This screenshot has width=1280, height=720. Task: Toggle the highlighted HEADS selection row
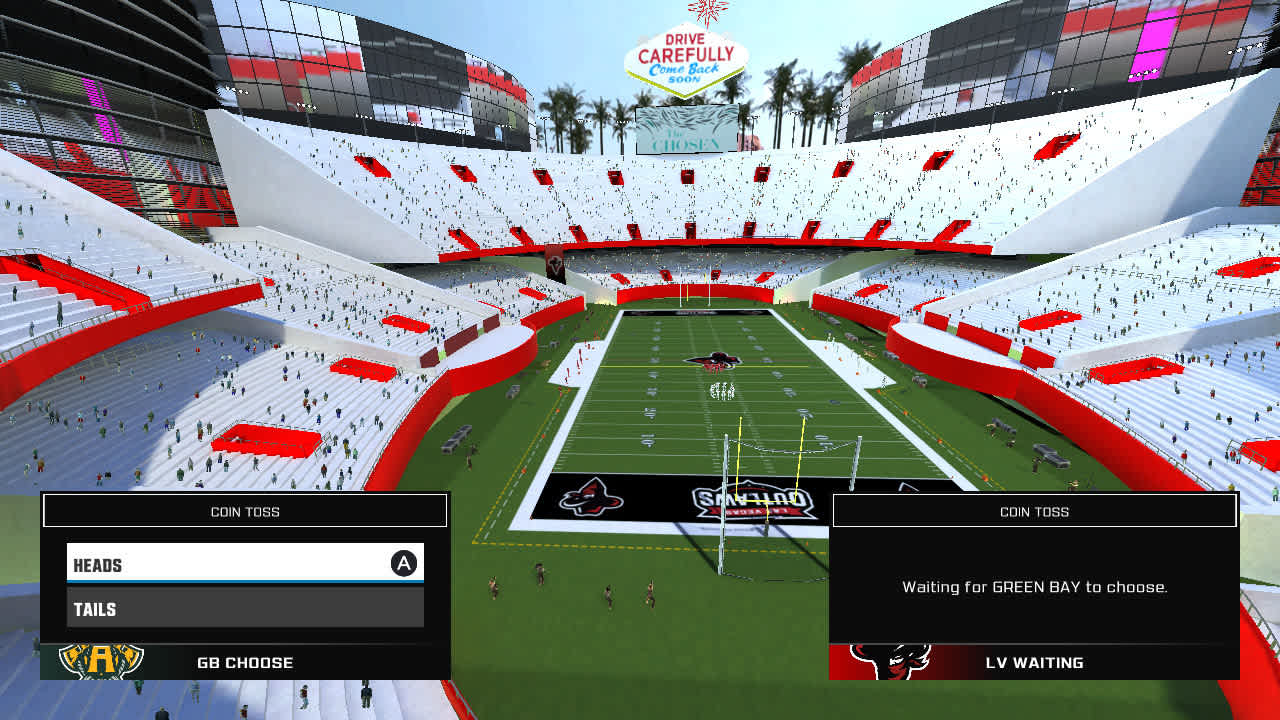[x=245, y=564]
